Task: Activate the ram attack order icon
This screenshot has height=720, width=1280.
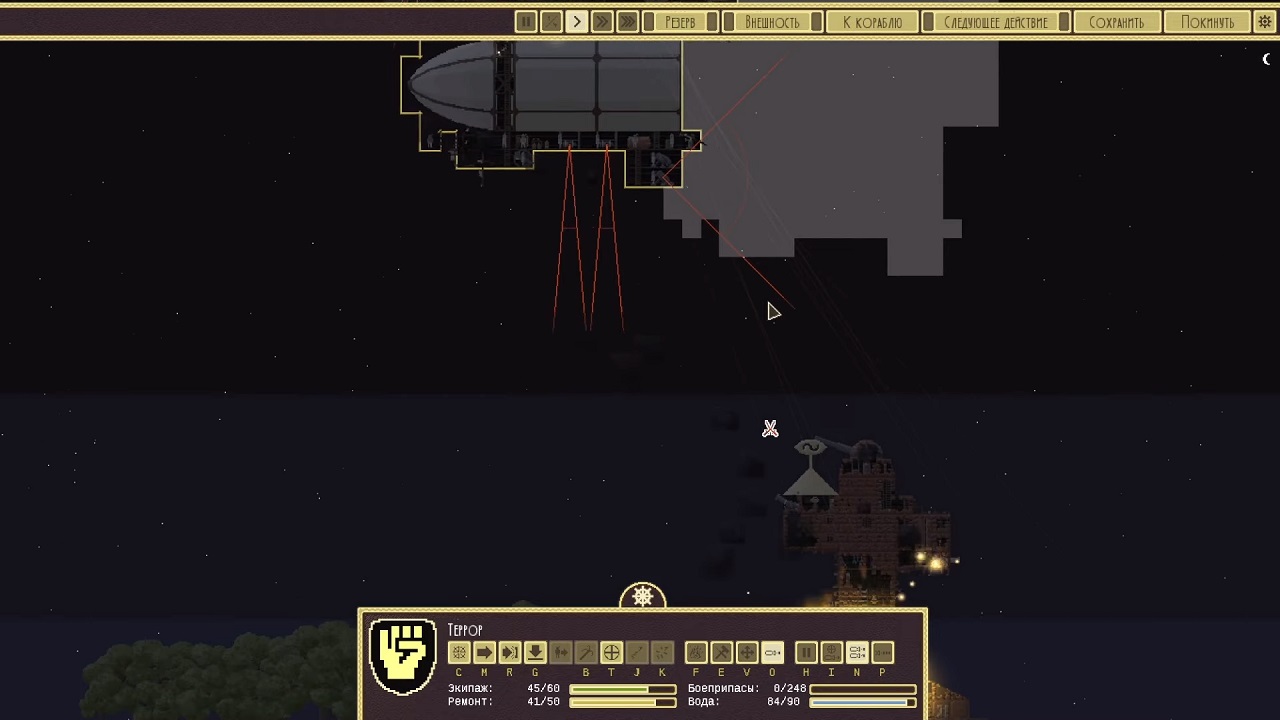Action: (509, 652)
